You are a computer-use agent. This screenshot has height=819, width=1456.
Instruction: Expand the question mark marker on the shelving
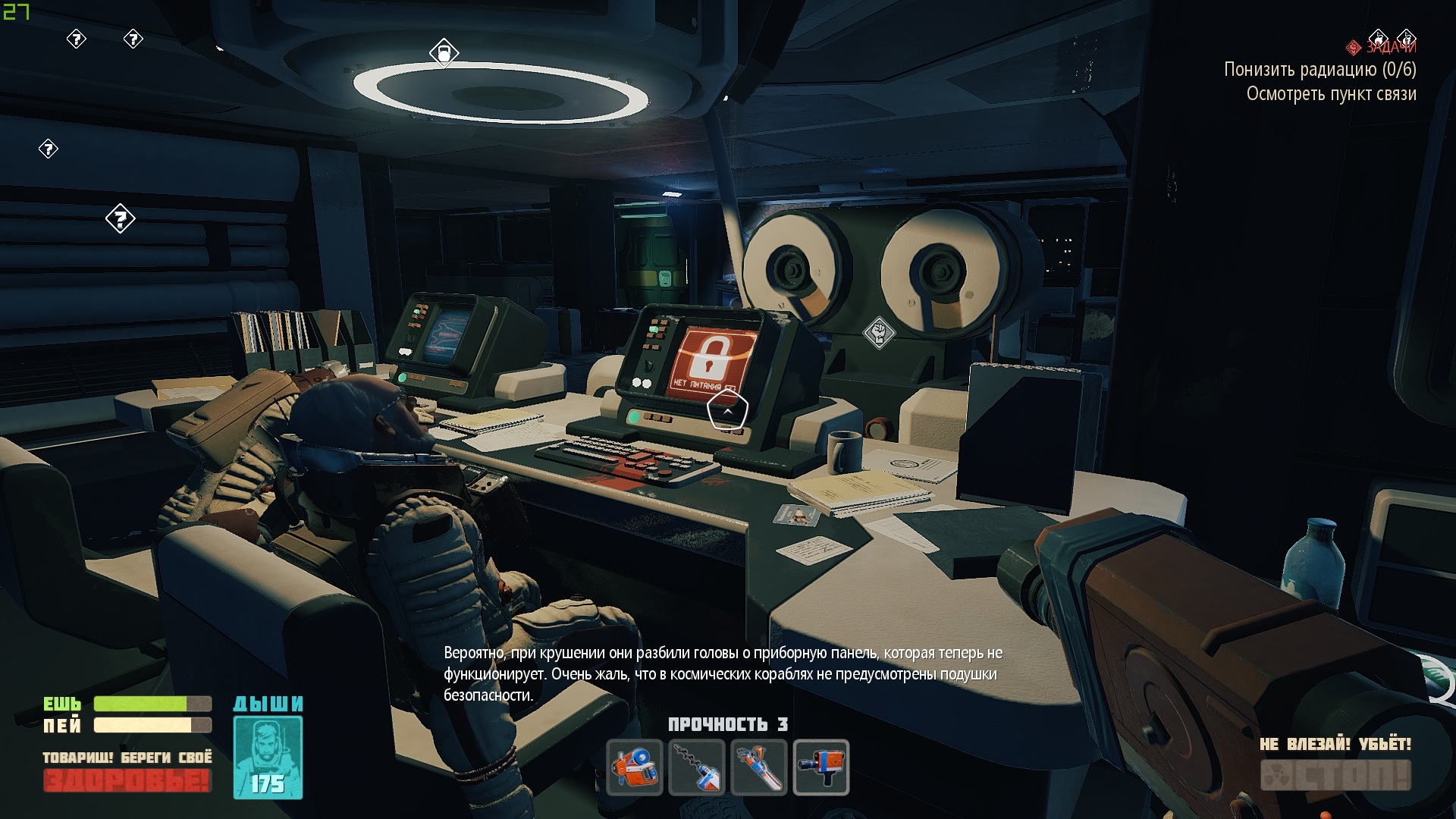pos(121,220)
